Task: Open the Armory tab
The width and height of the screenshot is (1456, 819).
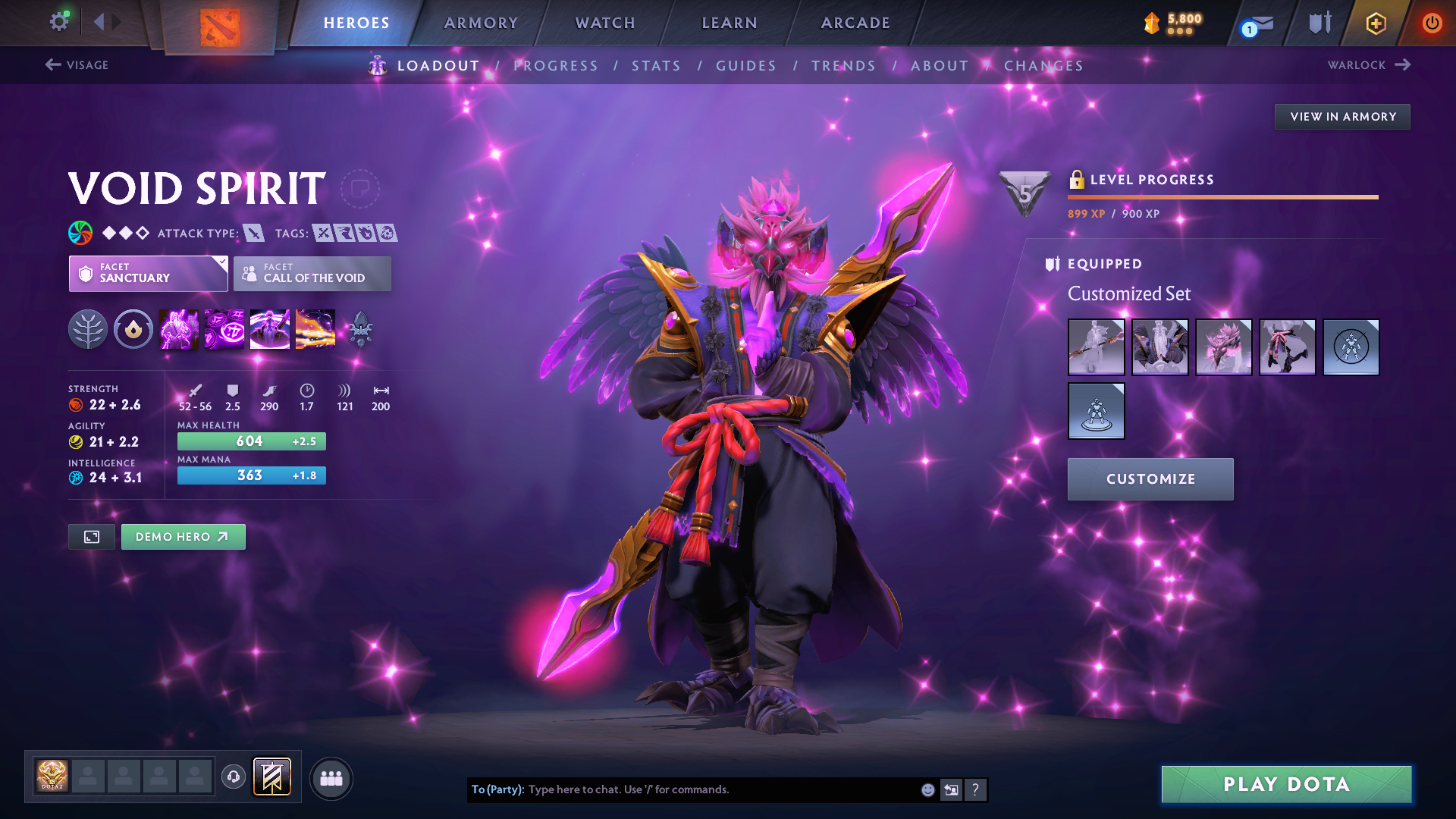Action: [481, 23]
